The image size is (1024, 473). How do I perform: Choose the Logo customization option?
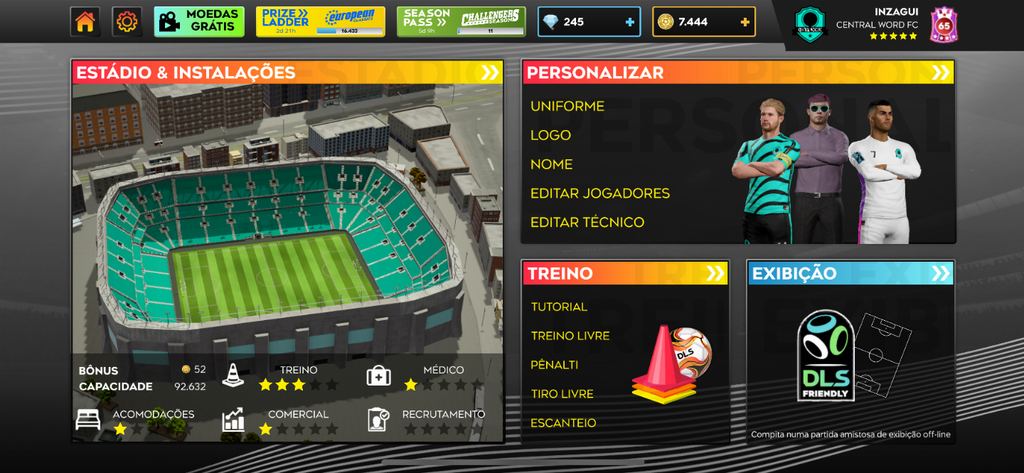pos(551,135)
